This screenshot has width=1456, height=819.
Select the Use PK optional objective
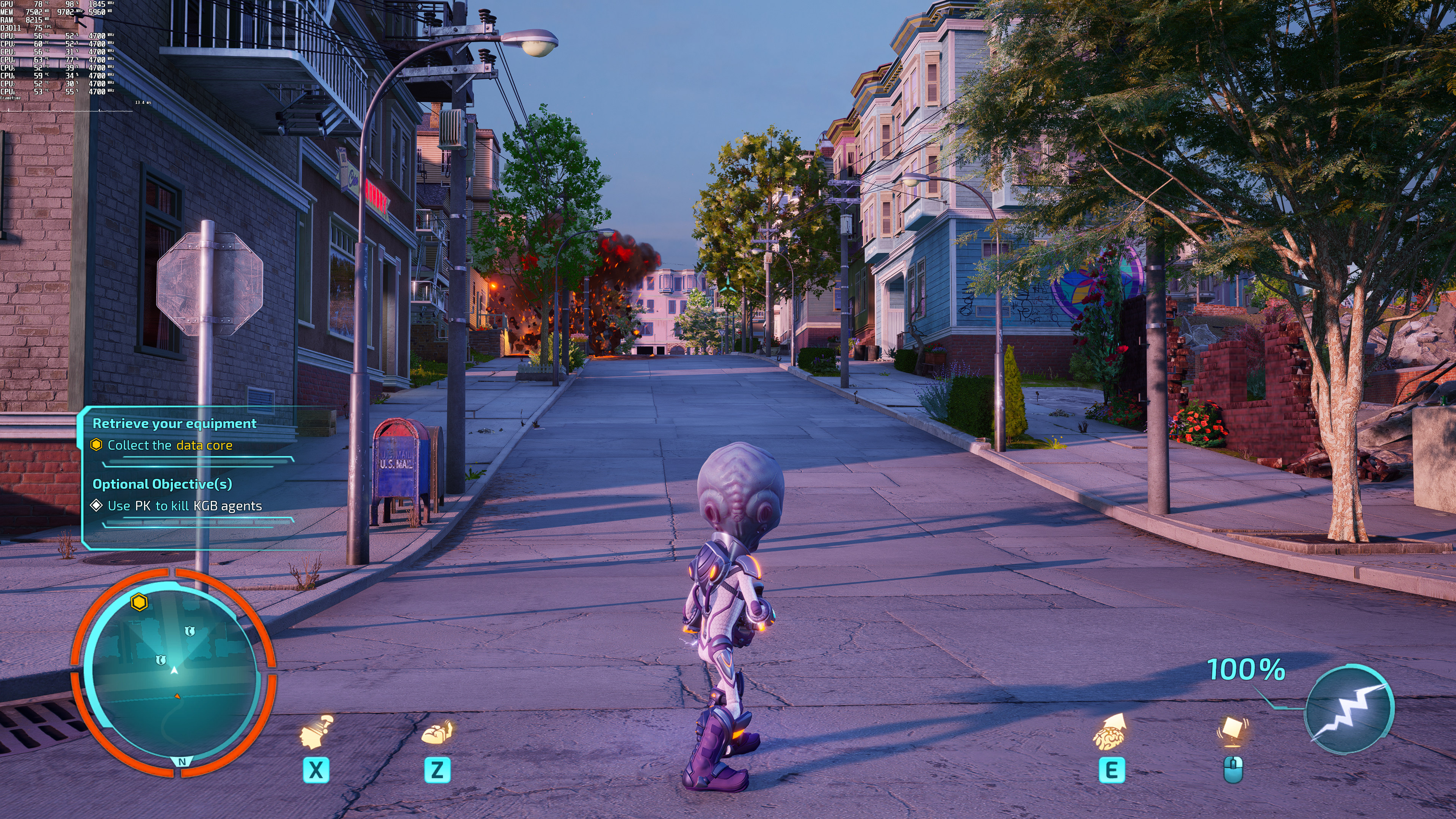[184, 506]
